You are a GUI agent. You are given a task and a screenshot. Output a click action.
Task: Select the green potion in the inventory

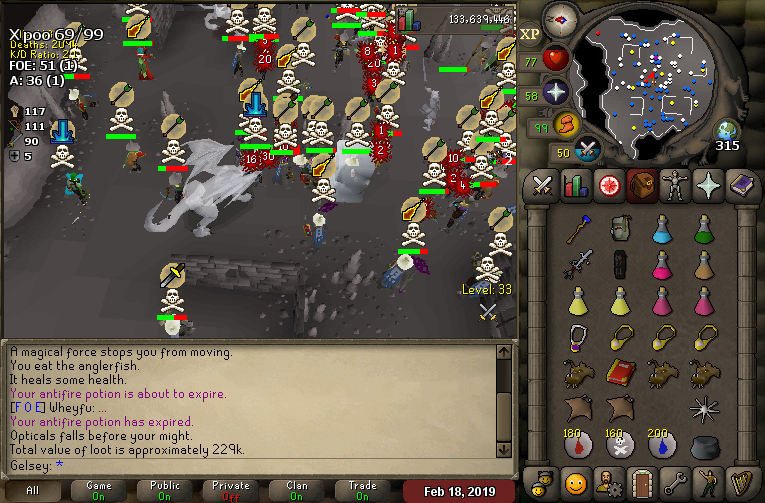click(x=703, y=230)
